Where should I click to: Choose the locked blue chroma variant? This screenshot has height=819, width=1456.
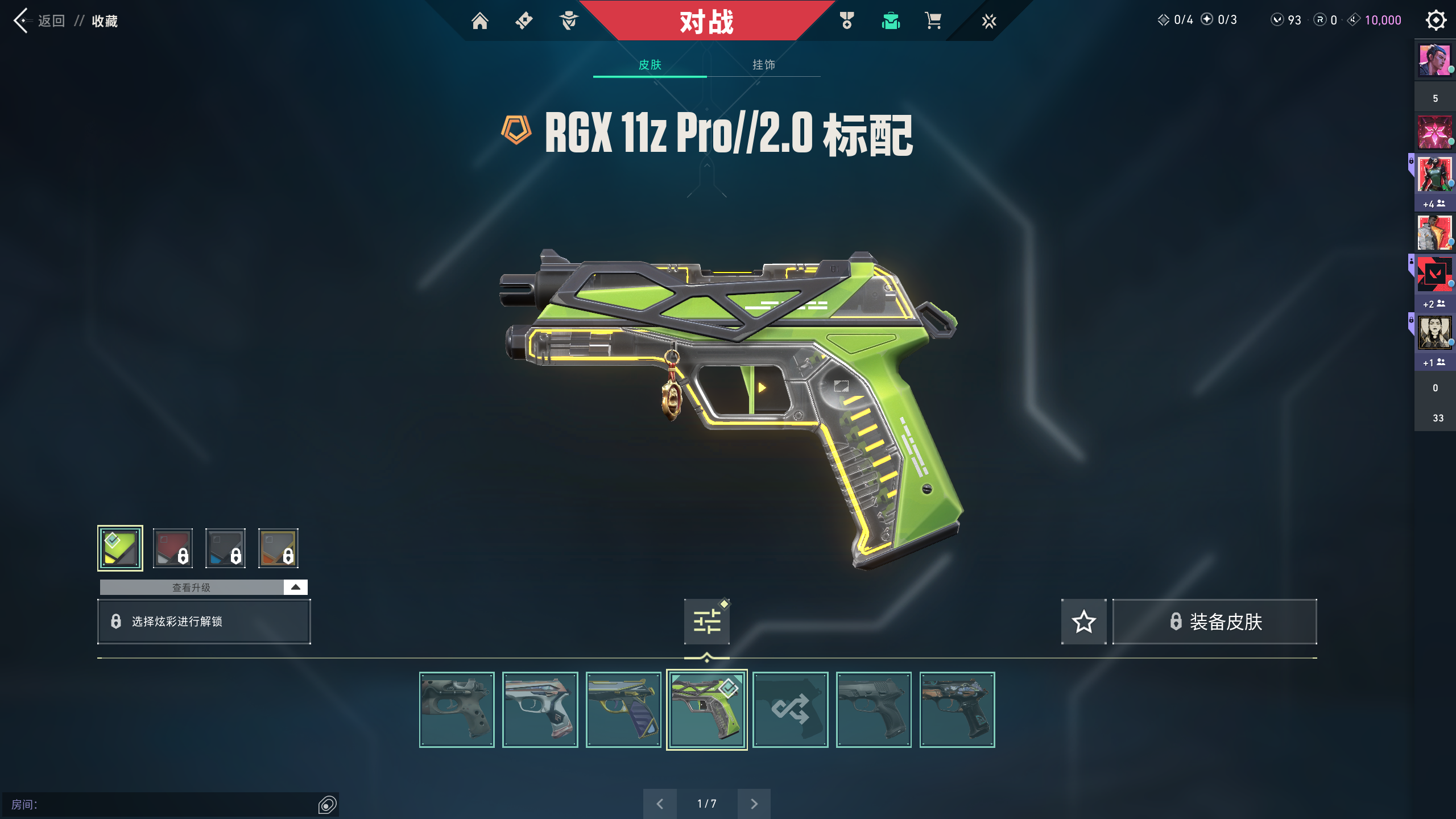coord(225,548)
